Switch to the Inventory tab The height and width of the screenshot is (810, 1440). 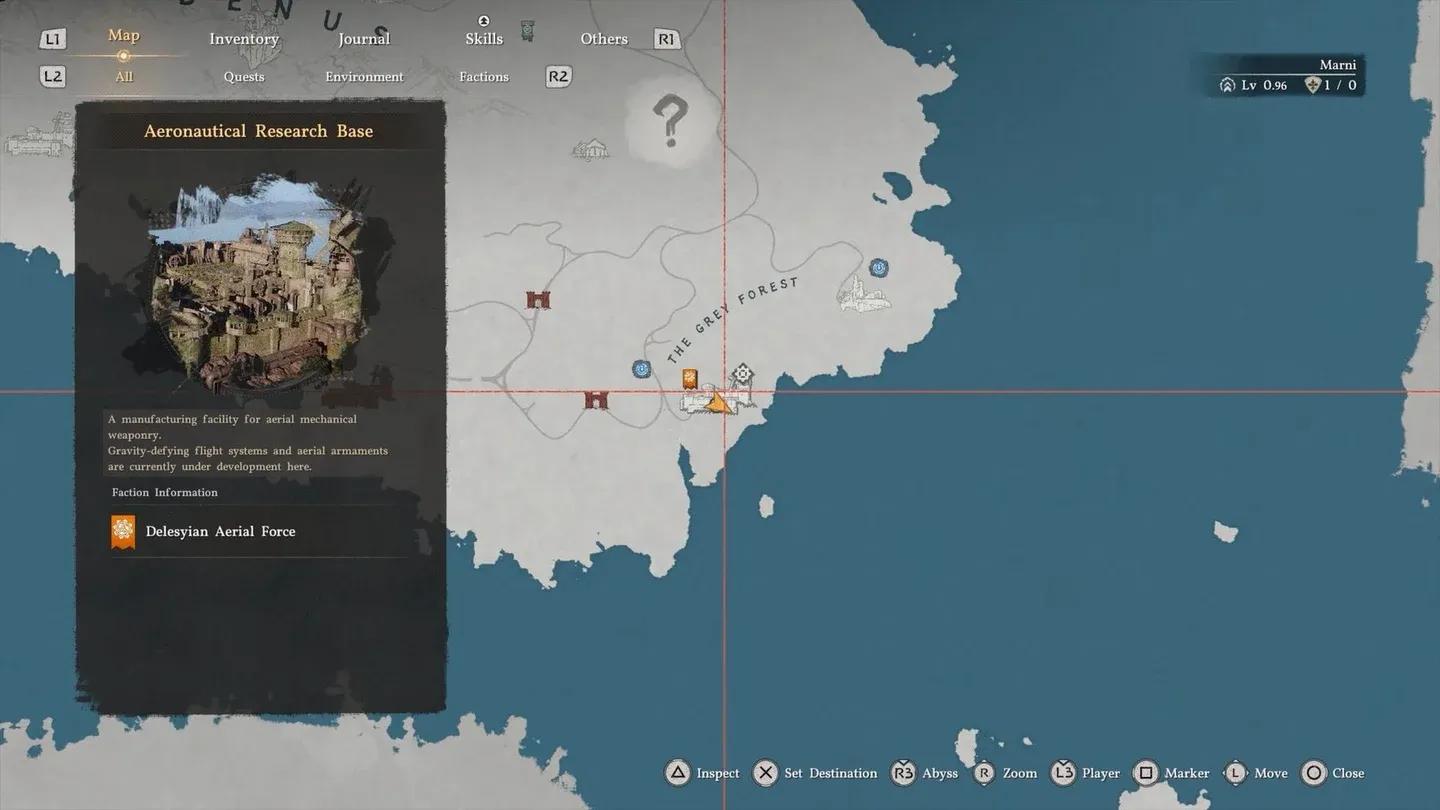tap(243, 38)
